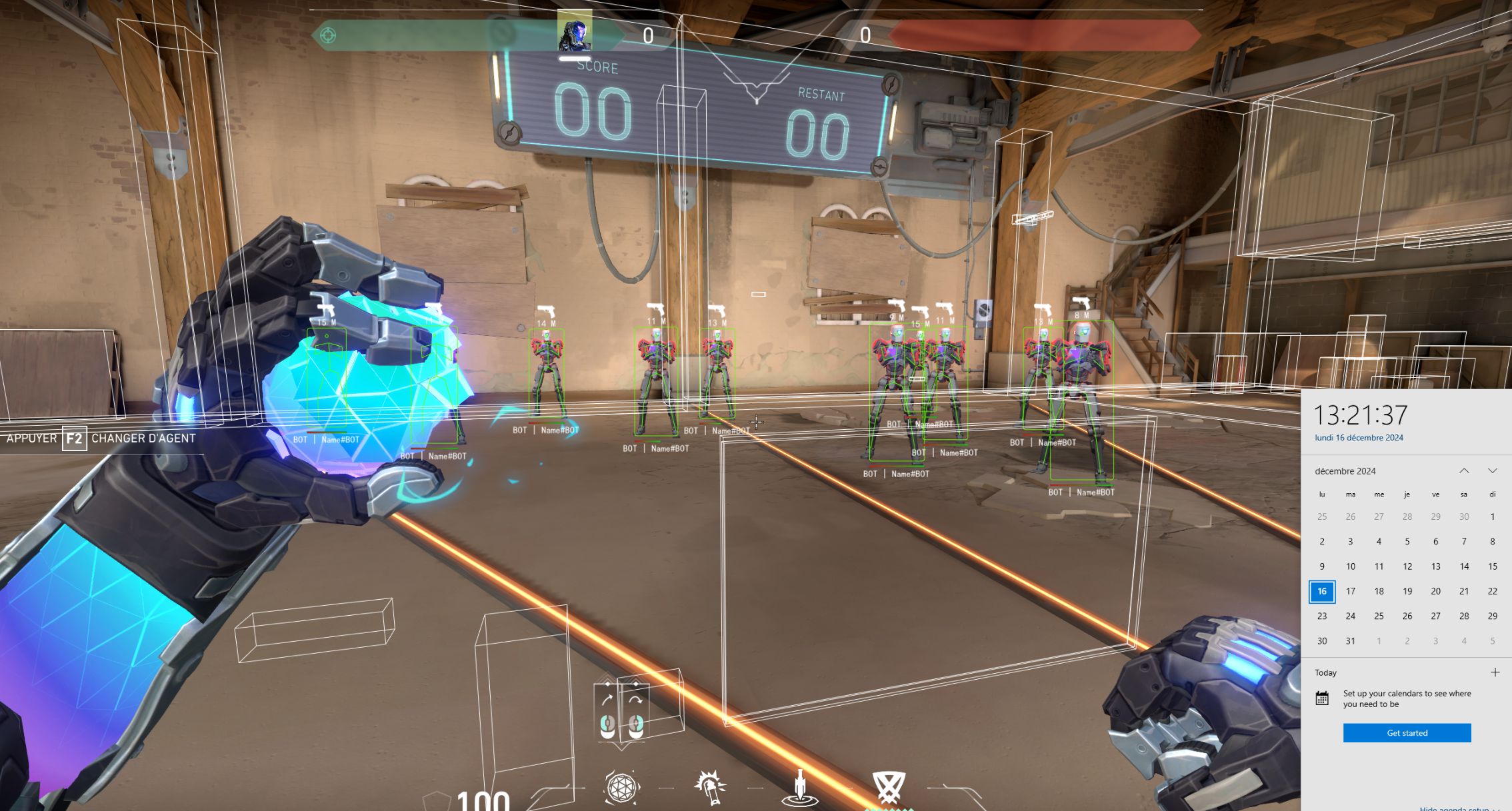Select the geodesic sphere ability icon
Image resolution: width=1512 pixels, height=811 pixels.
pyautogui.click(x=621, y=788)
